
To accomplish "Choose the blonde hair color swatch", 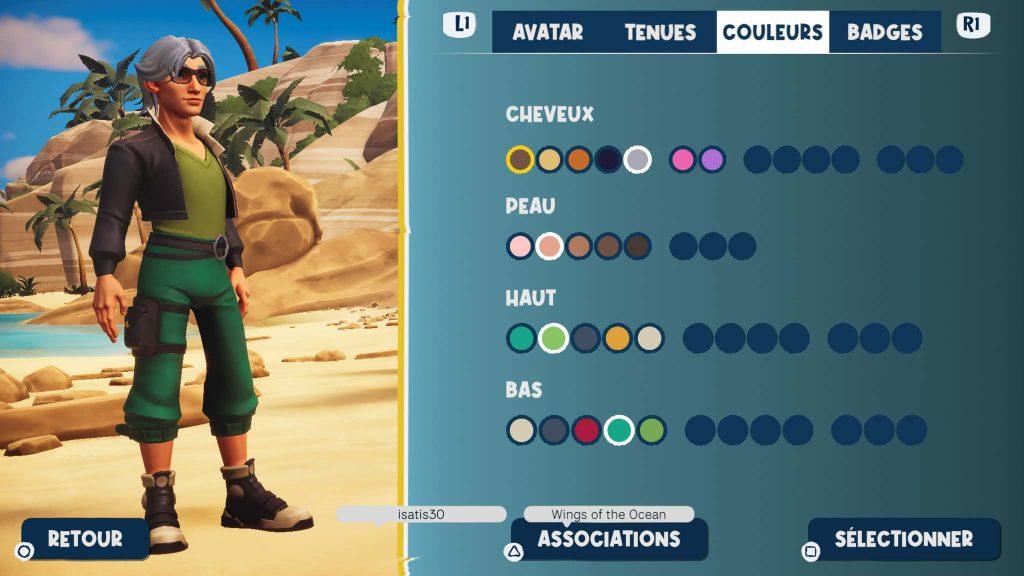I will tap(549, 159).
